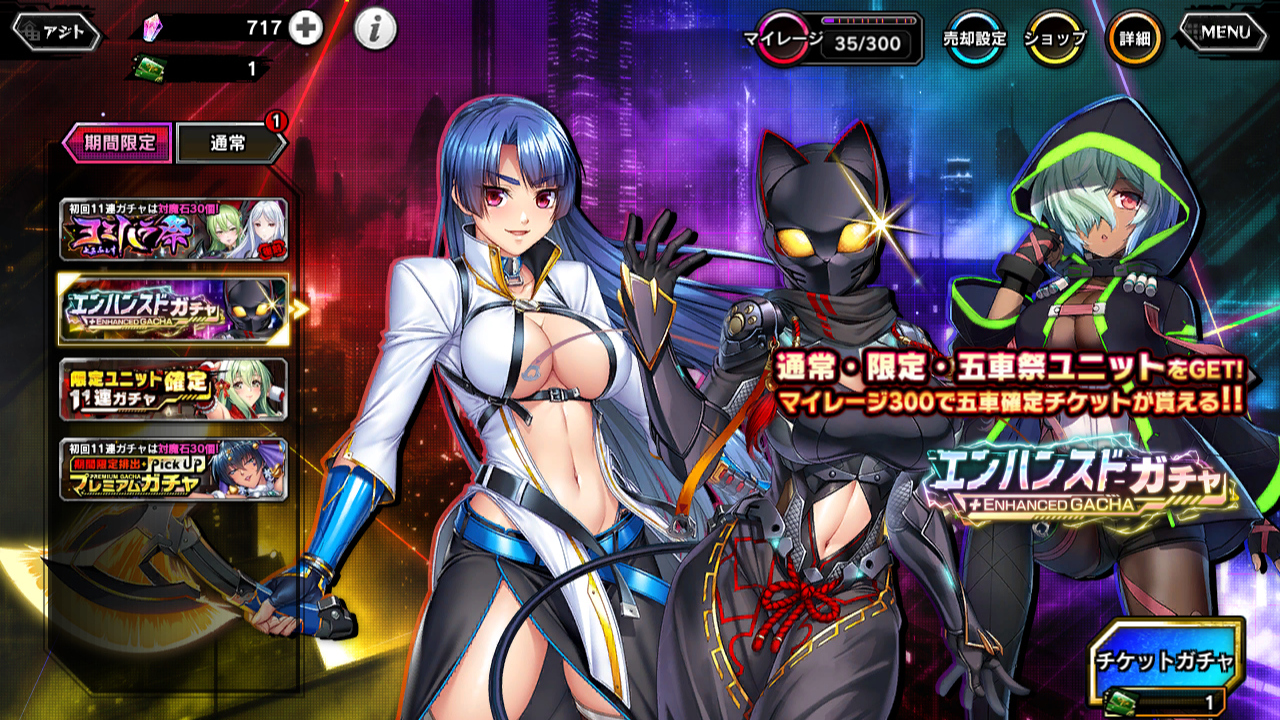Select the ヨミハラ祭 gacha banner

pyautogui.click(x=174, y=230)
